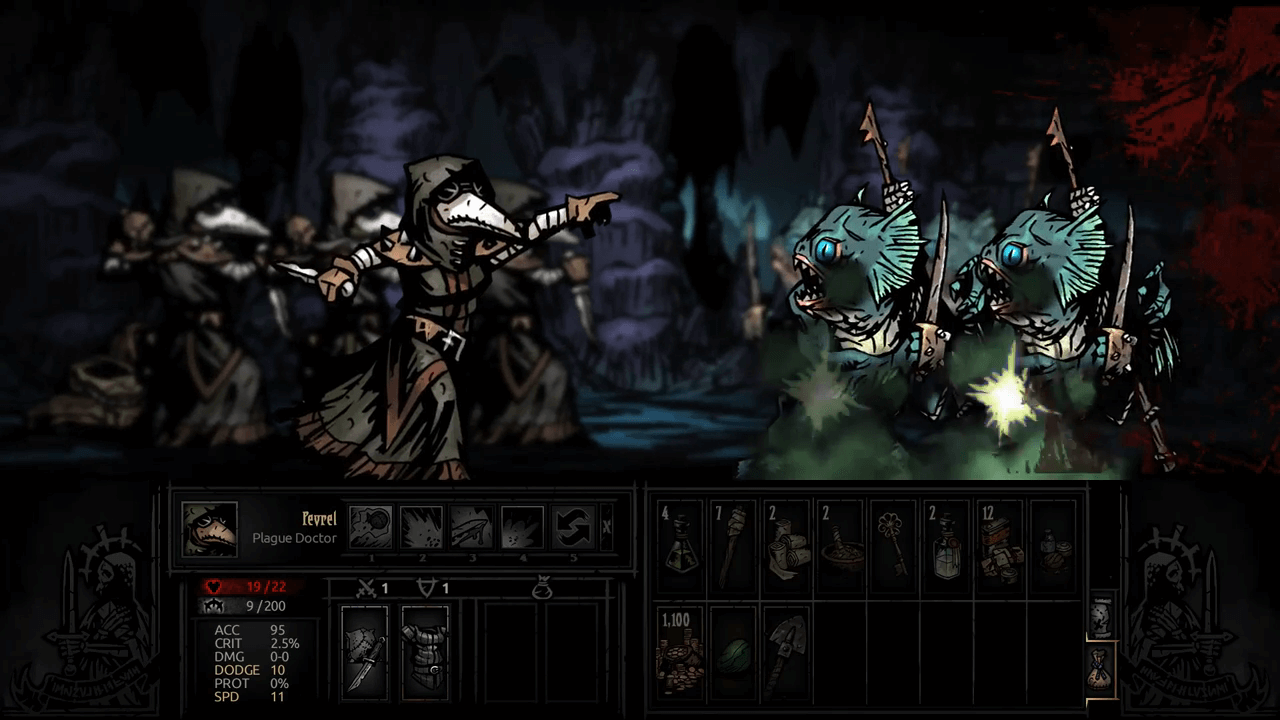Select the medicinal herbs mortar bowl

point(840,544)
